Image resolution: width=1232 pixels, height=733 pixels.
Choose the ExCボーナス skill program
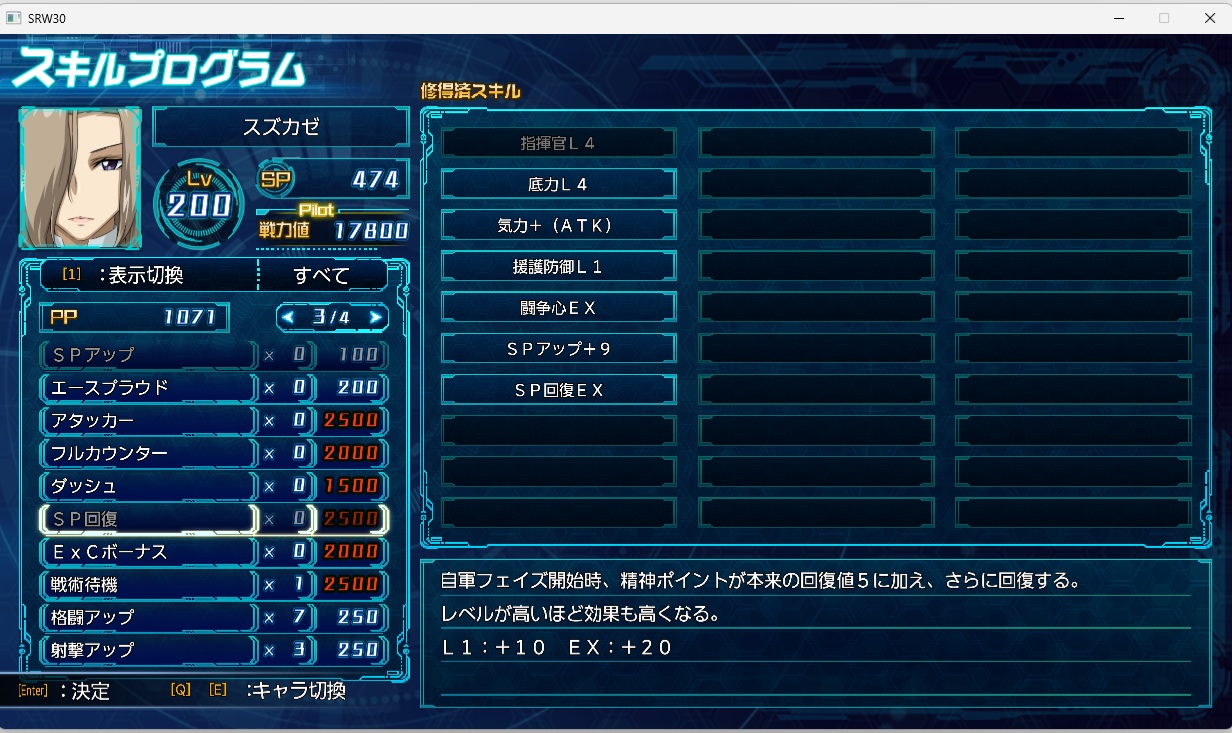pos(147,552)
